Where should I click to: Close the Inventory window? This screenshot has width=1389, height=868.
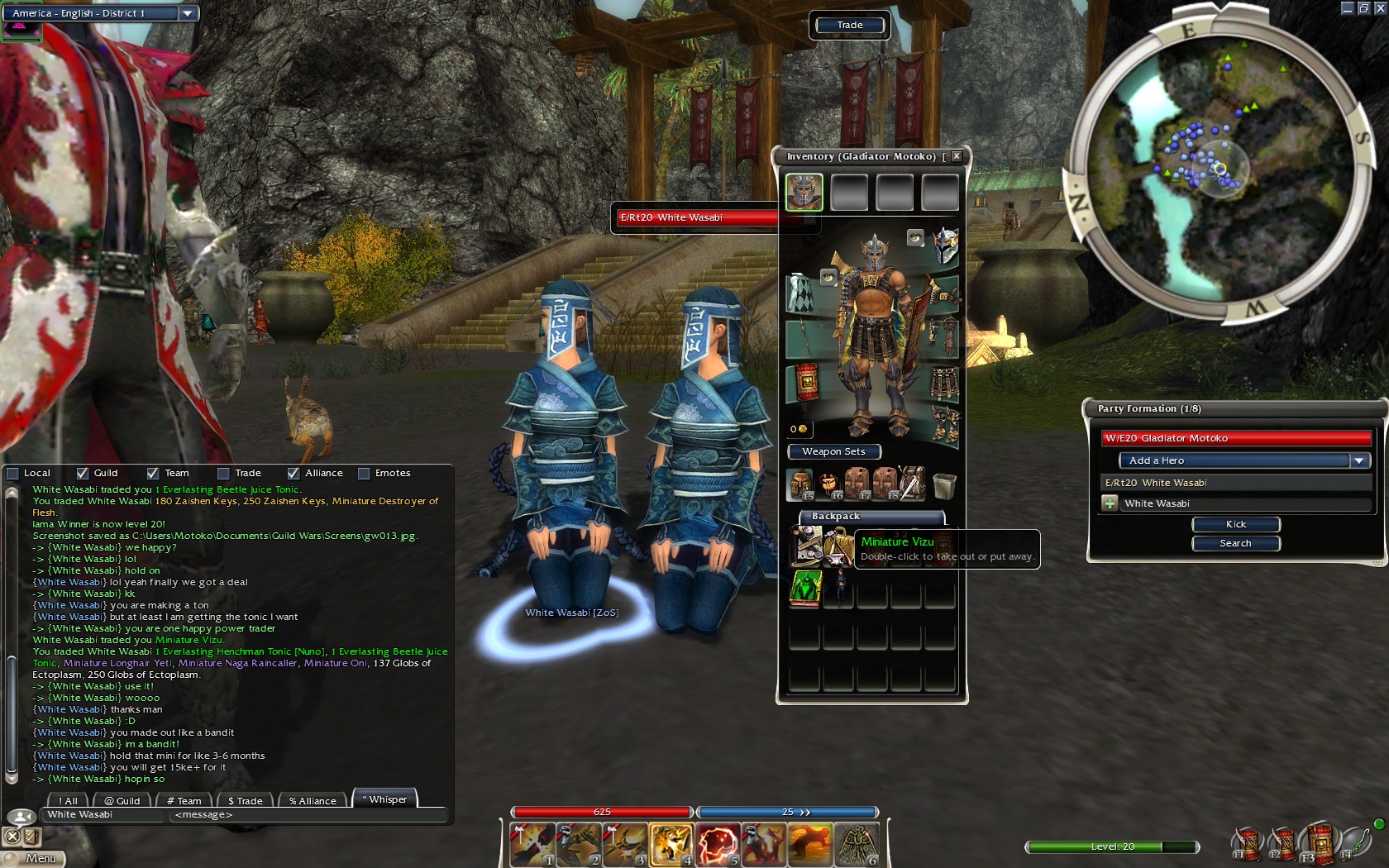957,156
